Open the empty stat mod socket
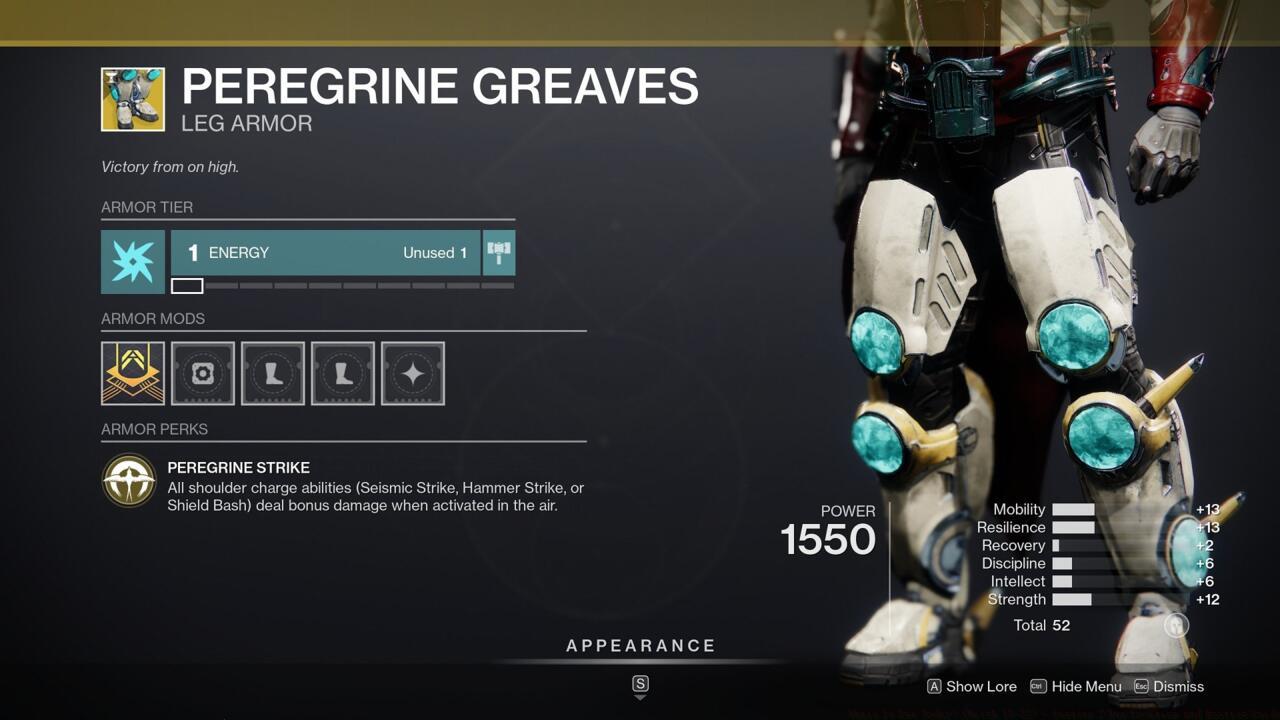Viewport: 1280px width, 720px height. (x=412, y=373)
